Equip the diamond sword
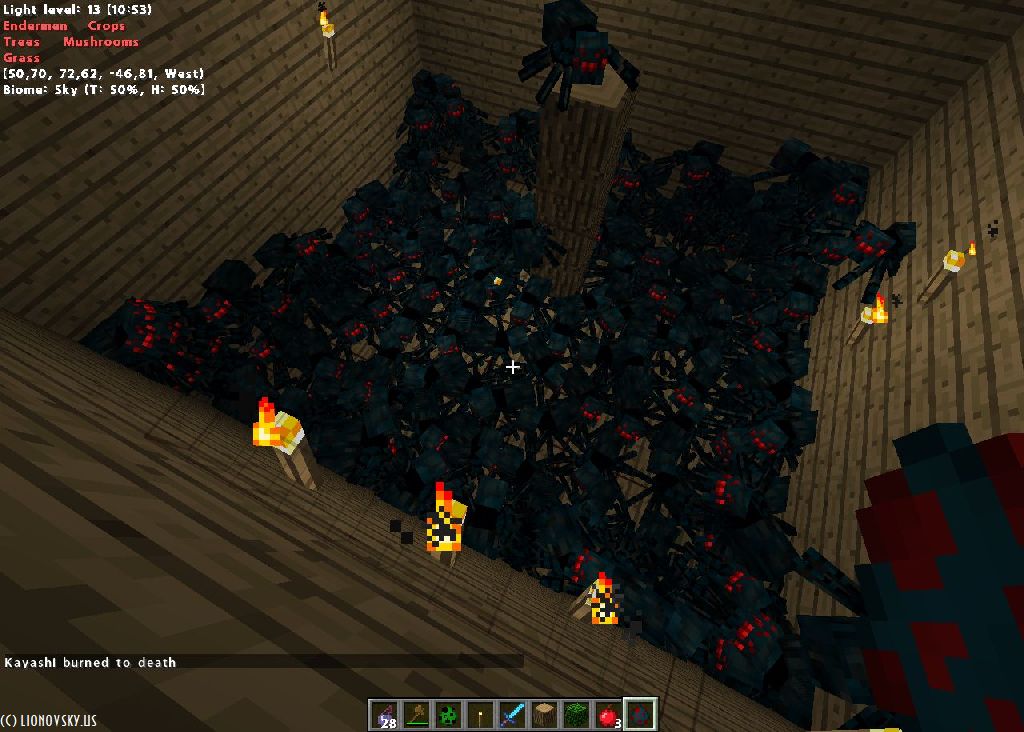The height and width of the screenshot is (732, 1024). (x=512, y=715)
